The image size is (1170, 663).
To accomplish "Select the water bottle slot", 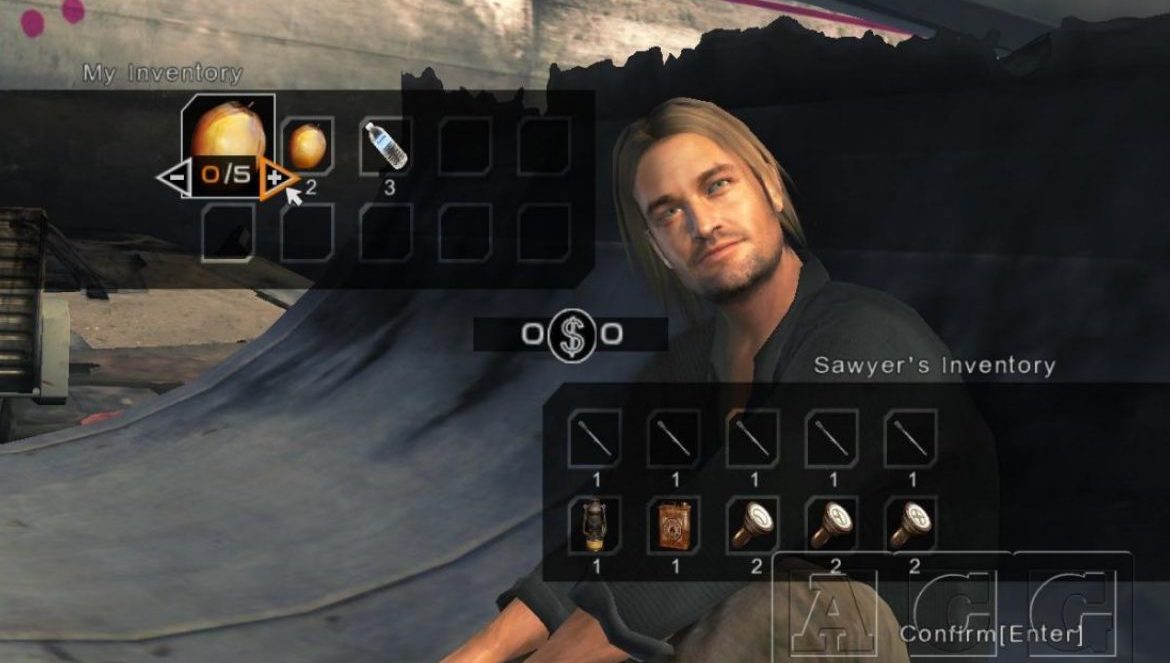I will click(386, 146).
